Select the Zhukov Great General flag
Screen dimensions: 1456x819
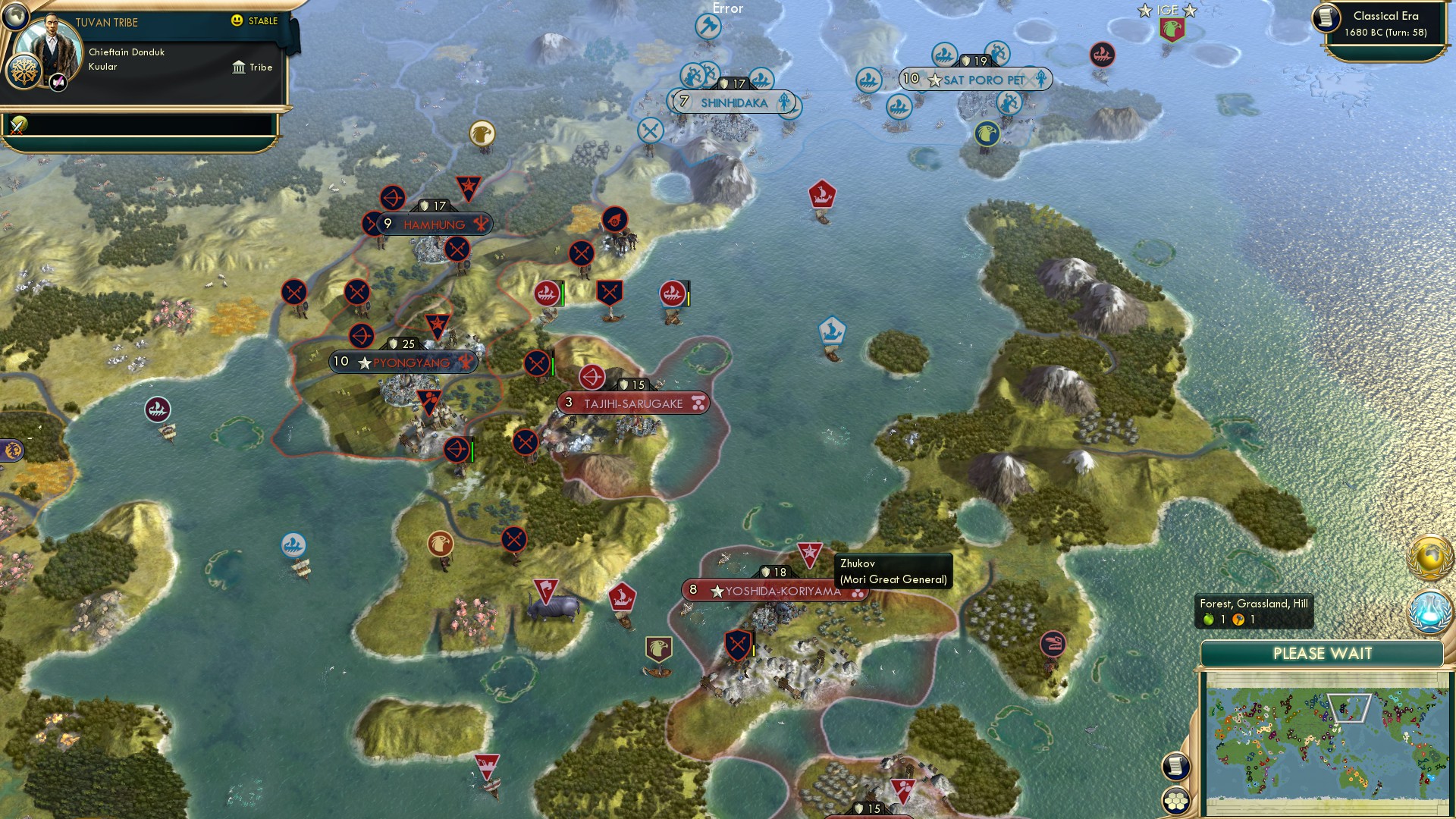[811, 551]
